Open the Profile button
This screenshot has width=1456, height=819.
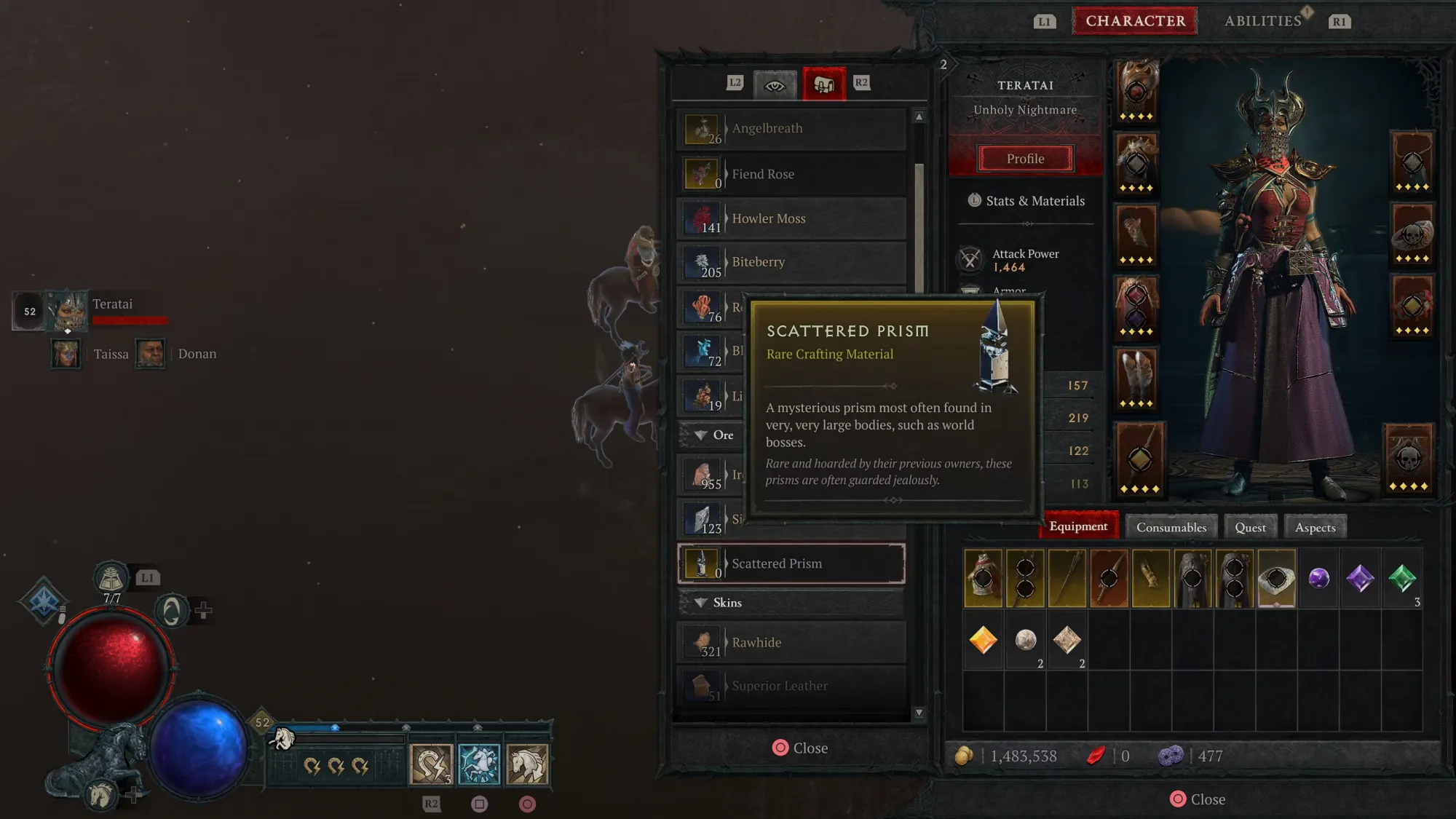tap(1025, 159)
